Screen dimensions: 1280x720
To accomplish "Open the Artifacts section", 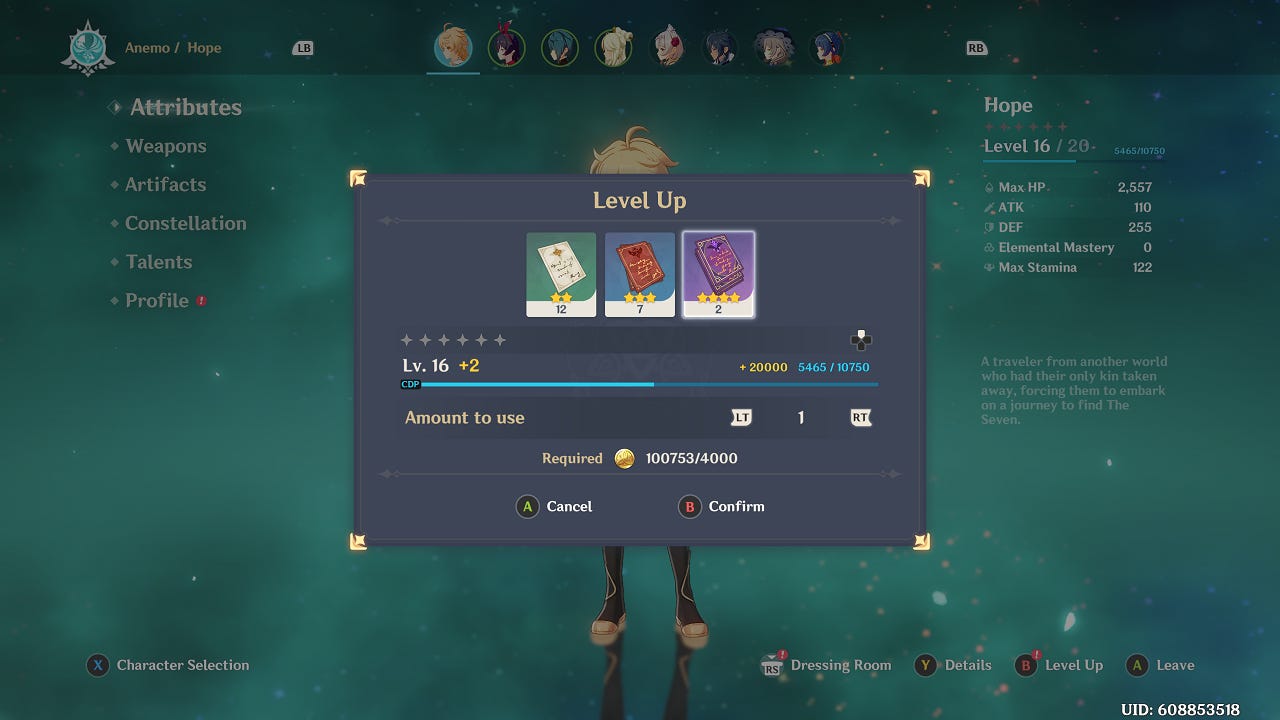I will pyautogui.click(x=165, y=185).
